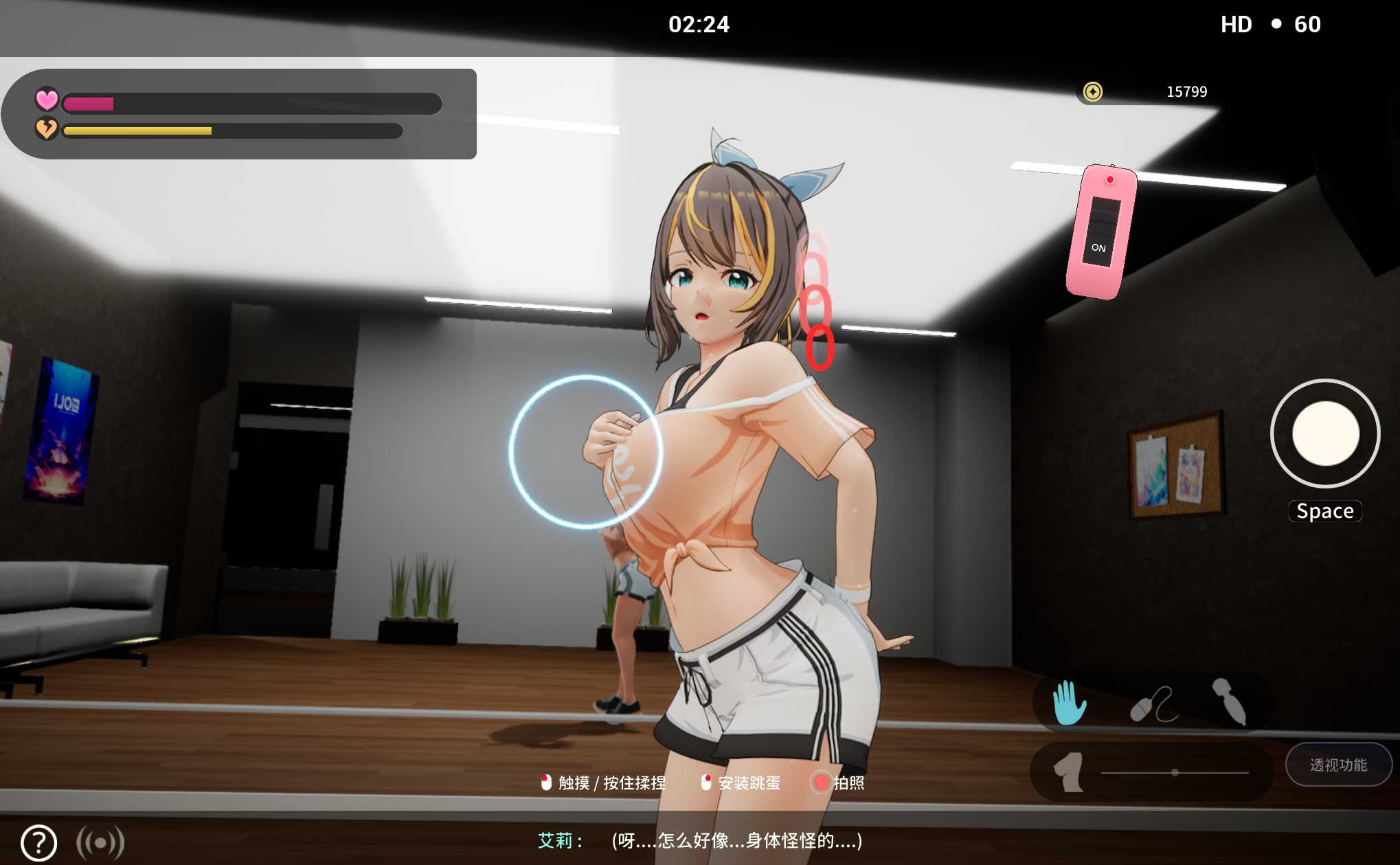Select the wand massager tool
The image size is (1400, 865).
(1230, 701)
